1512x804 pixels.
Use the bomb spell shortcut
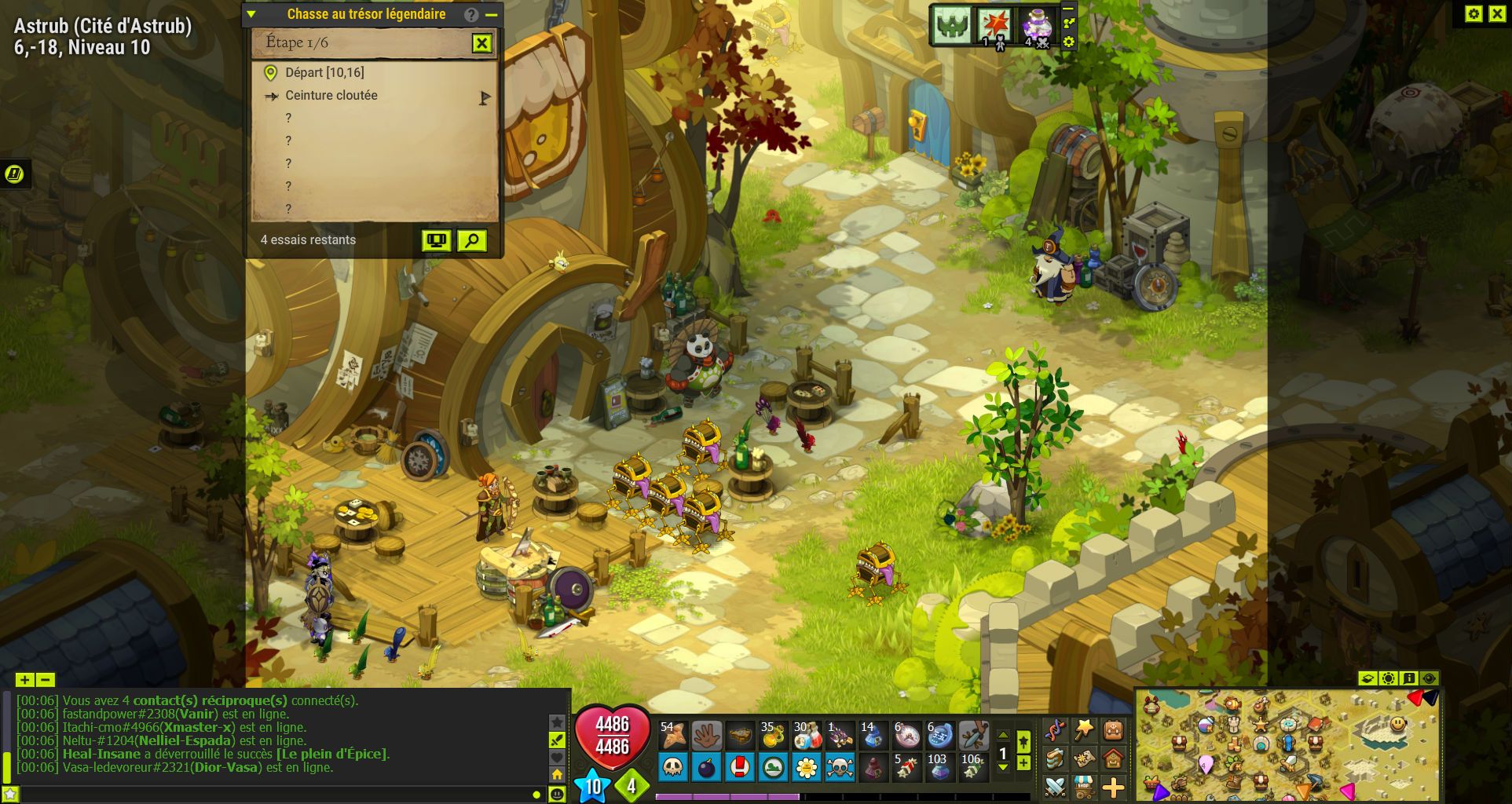tap(706, 767)
